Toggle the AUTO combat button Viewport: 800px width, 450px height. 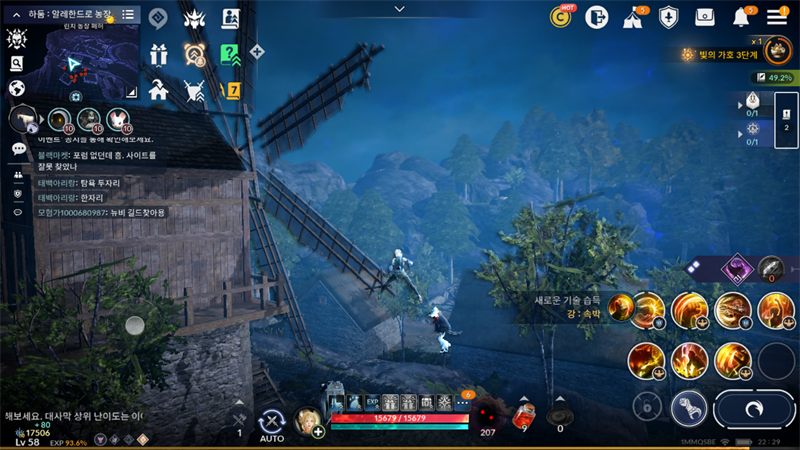pos(272,423)
